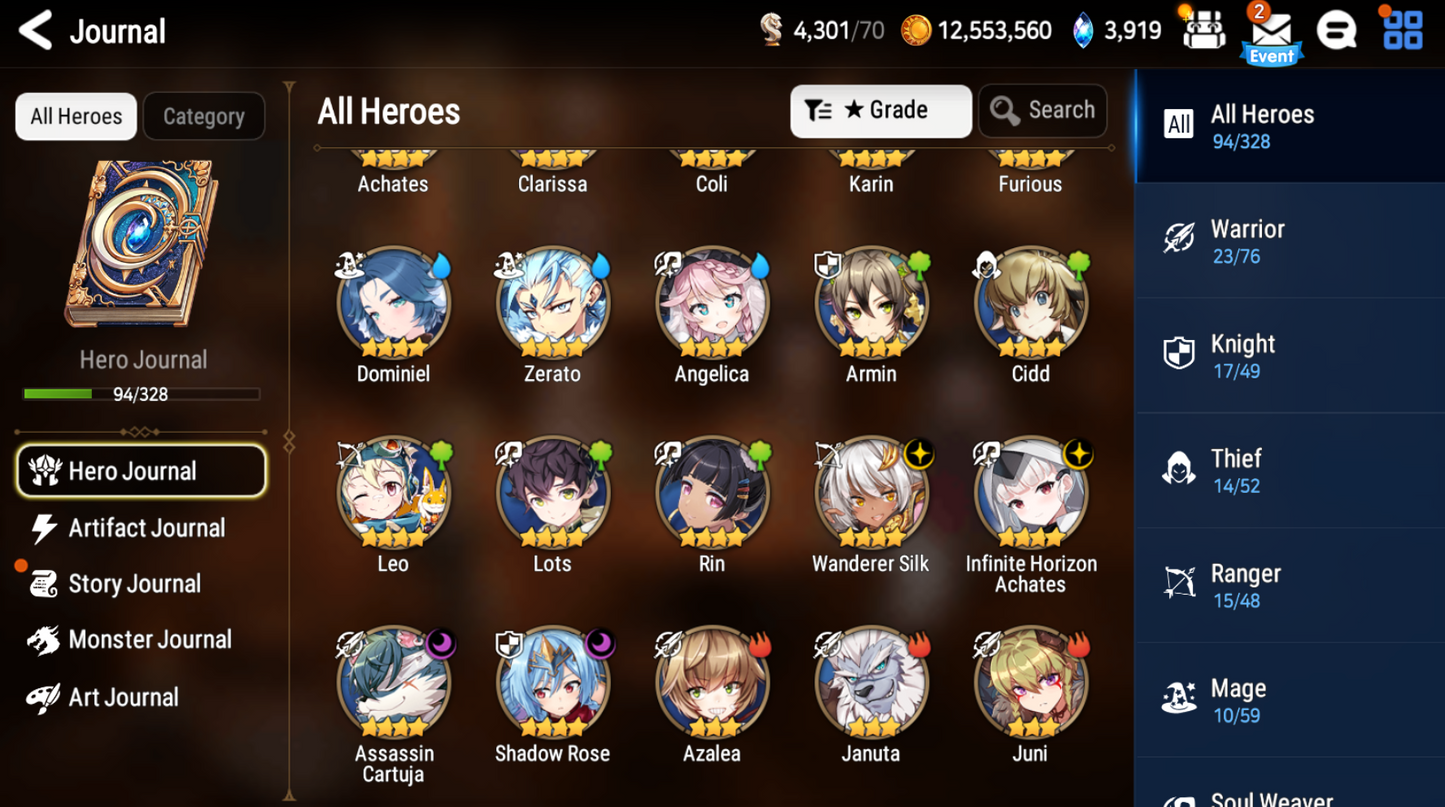The image size is (1445, 807).
Task: Click the Hero Journal completion progress bar
Action: tap(141, 395)
